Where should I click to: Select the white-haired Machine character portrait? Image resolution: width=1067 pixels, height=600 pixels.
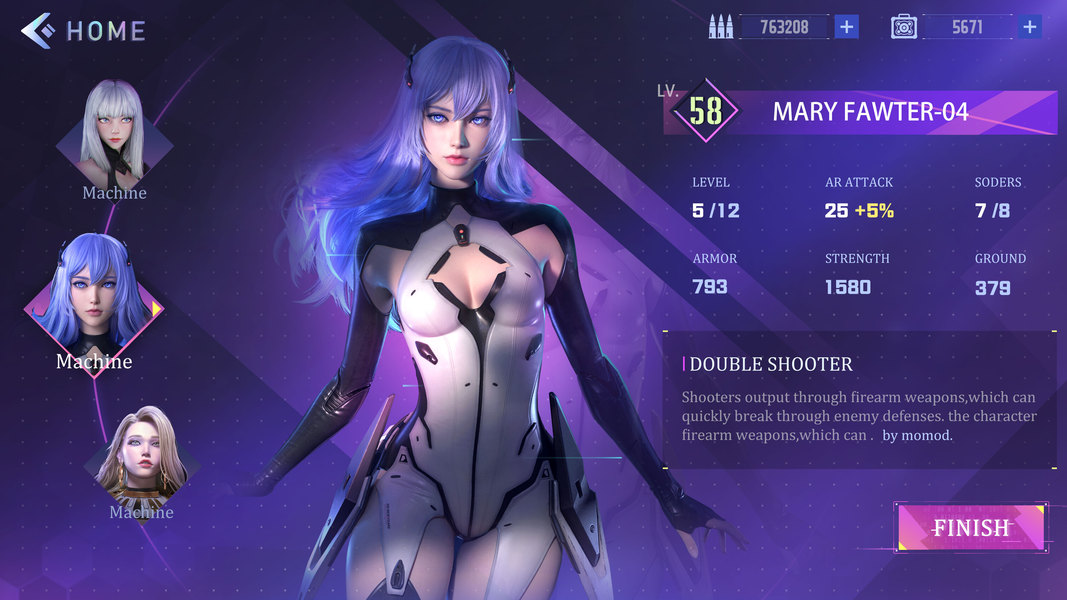click(x=114, y=134)
